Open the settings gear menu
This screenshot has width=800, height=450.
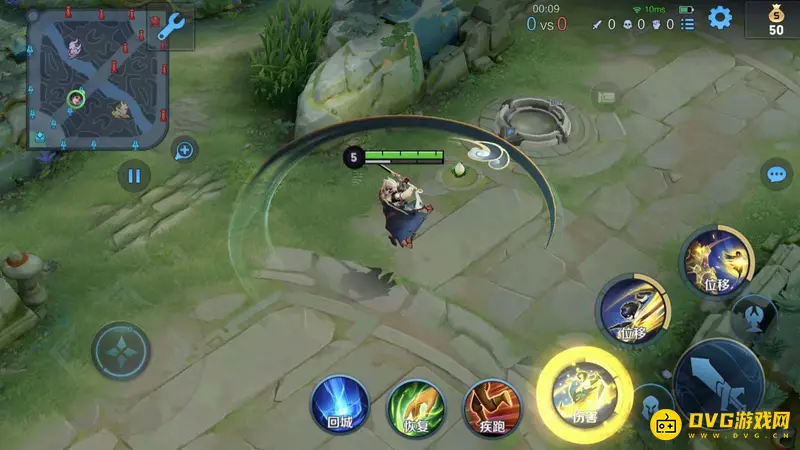[x=720, y=17]
